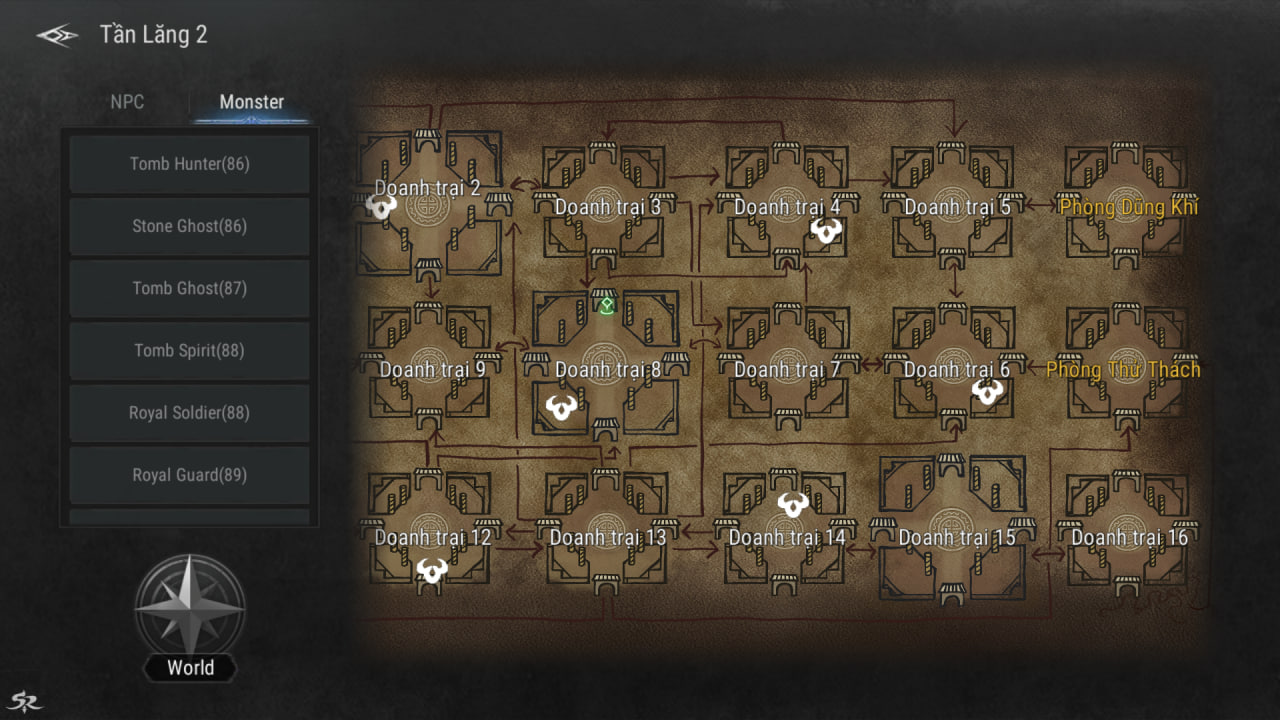Choose the Phòng Thử Thách room label

tap(1123, 370)
